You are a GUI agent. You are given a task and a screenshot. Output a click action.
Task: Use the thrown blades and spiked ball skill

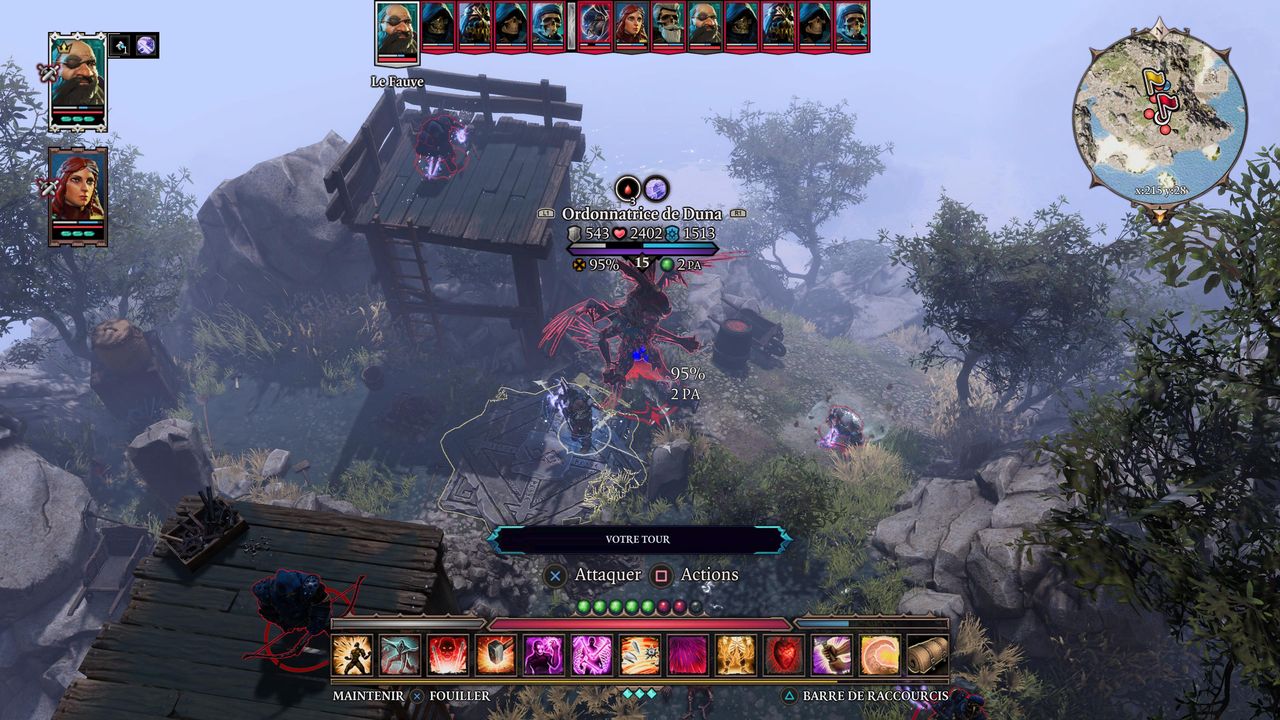pyautogui.click(x=640, y=654)
